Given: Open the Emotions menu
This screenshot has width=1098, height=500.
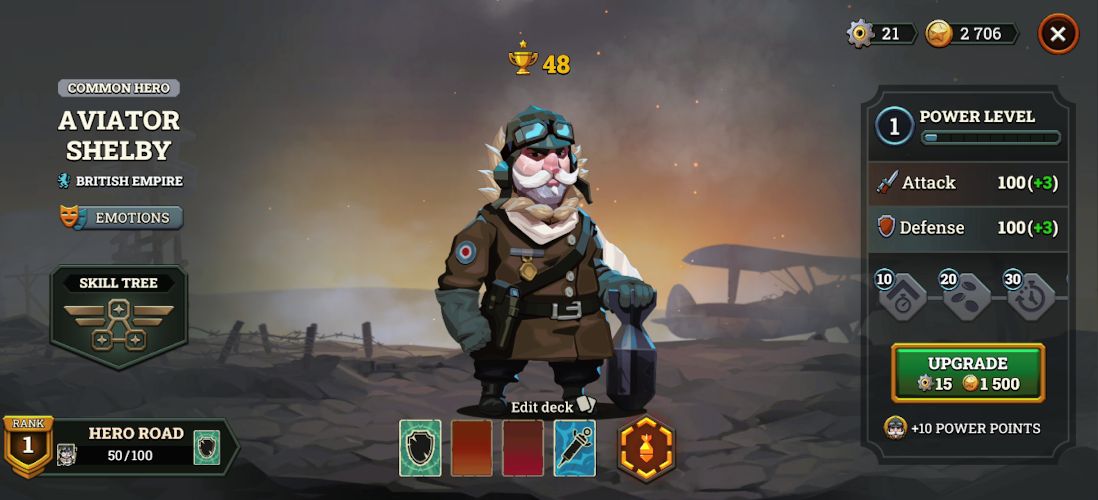Looking at the screenshot, I should pos(121,217).
